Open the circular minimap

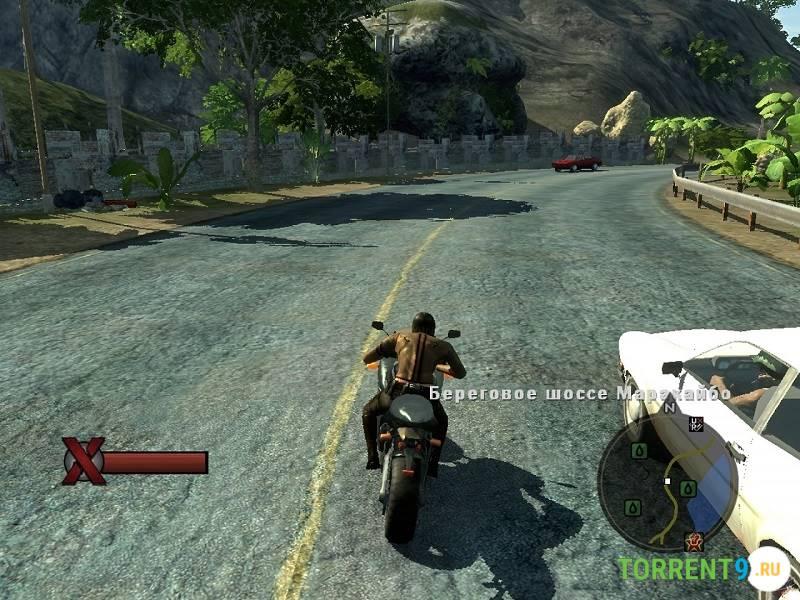point(667,483)
